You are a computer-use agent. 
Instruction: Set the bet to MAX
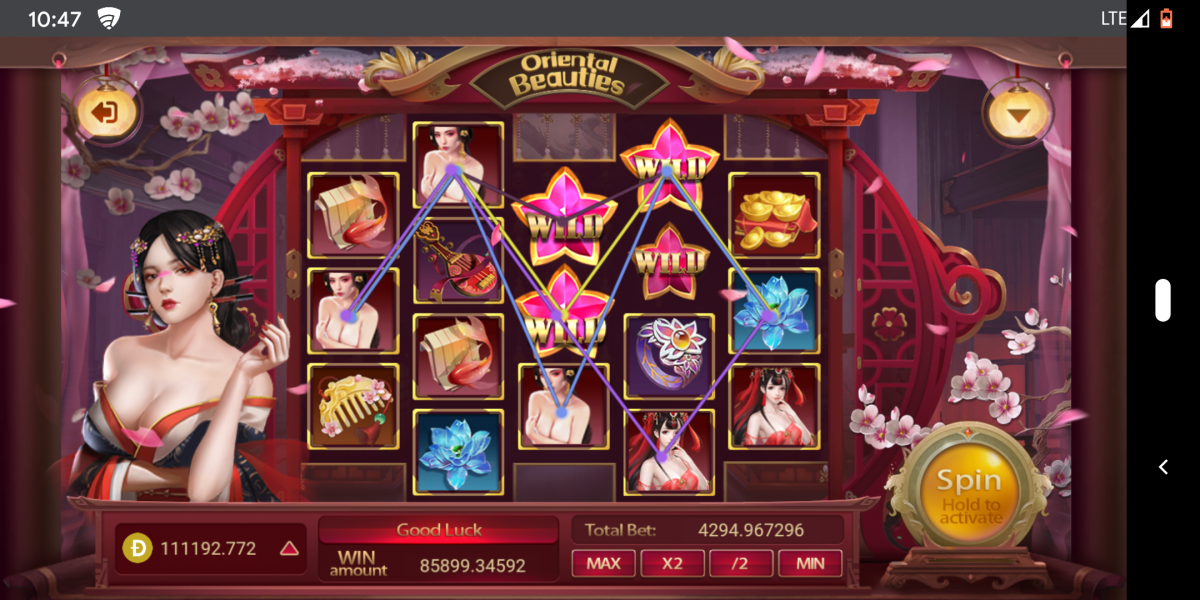[x=603, y=563]
